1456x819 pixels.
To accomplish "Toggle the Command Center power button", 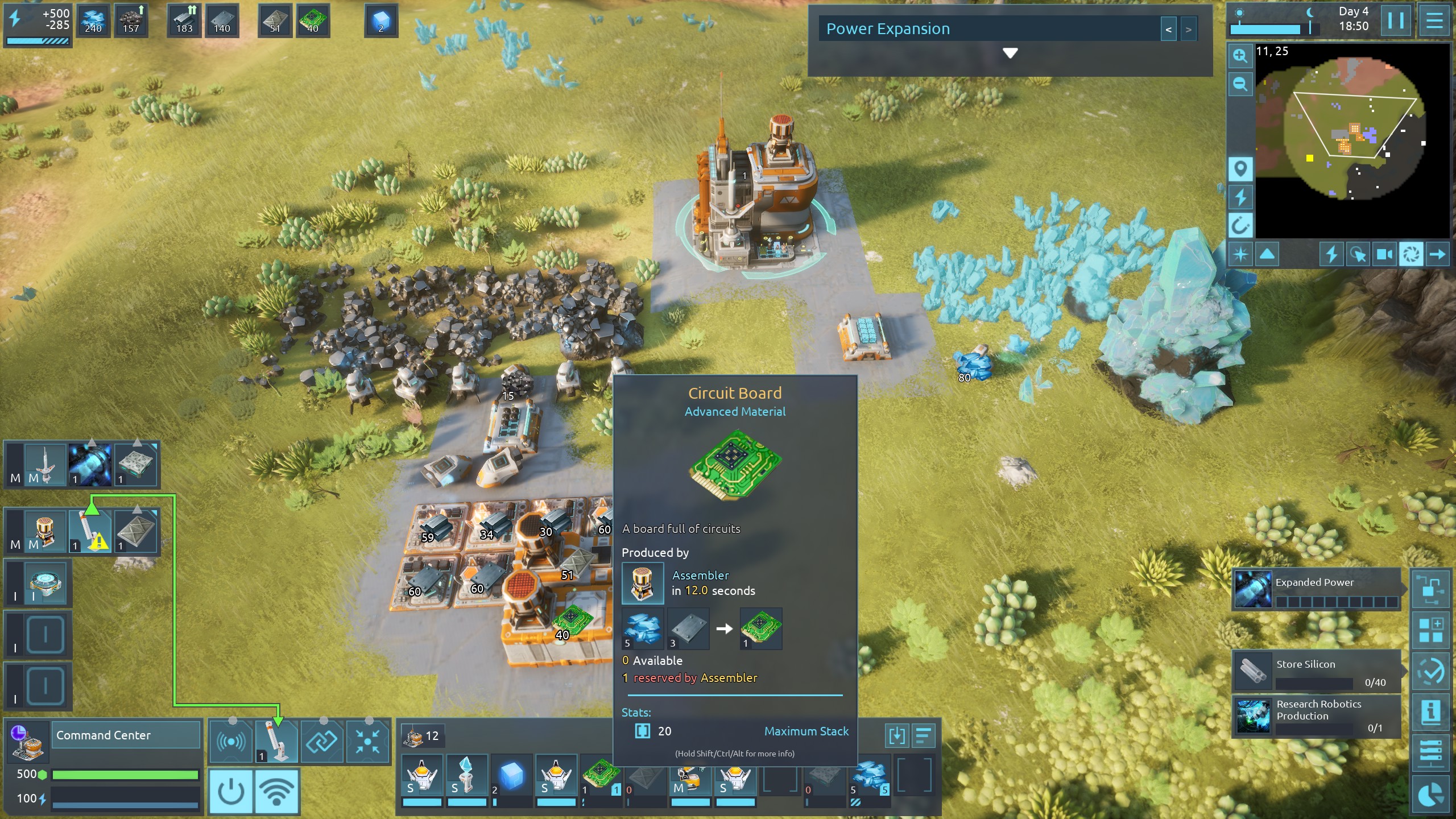I will 231,791.
